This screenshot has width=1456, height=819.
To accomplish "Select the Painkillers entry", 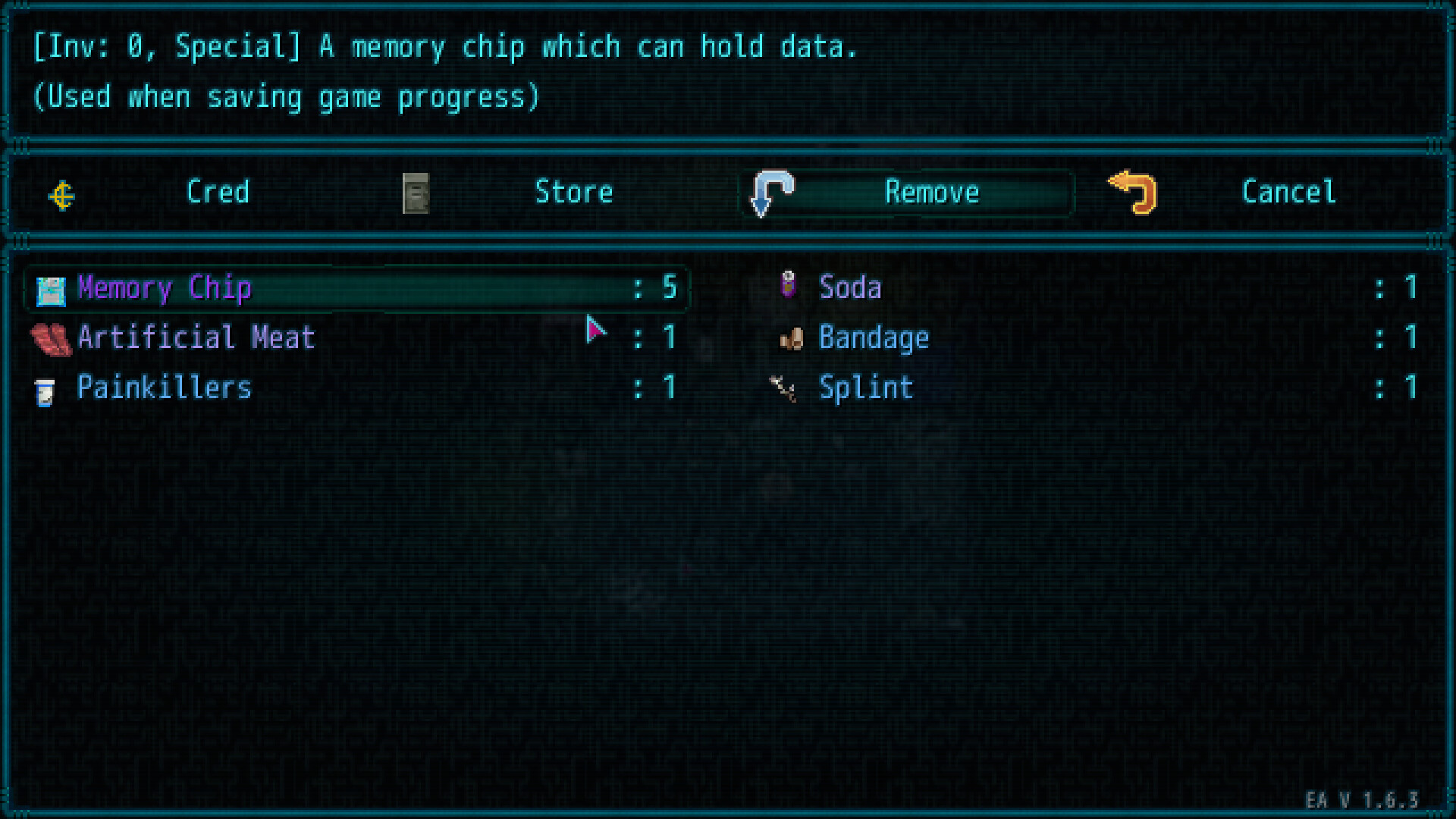I will click(x=165, y=389).
